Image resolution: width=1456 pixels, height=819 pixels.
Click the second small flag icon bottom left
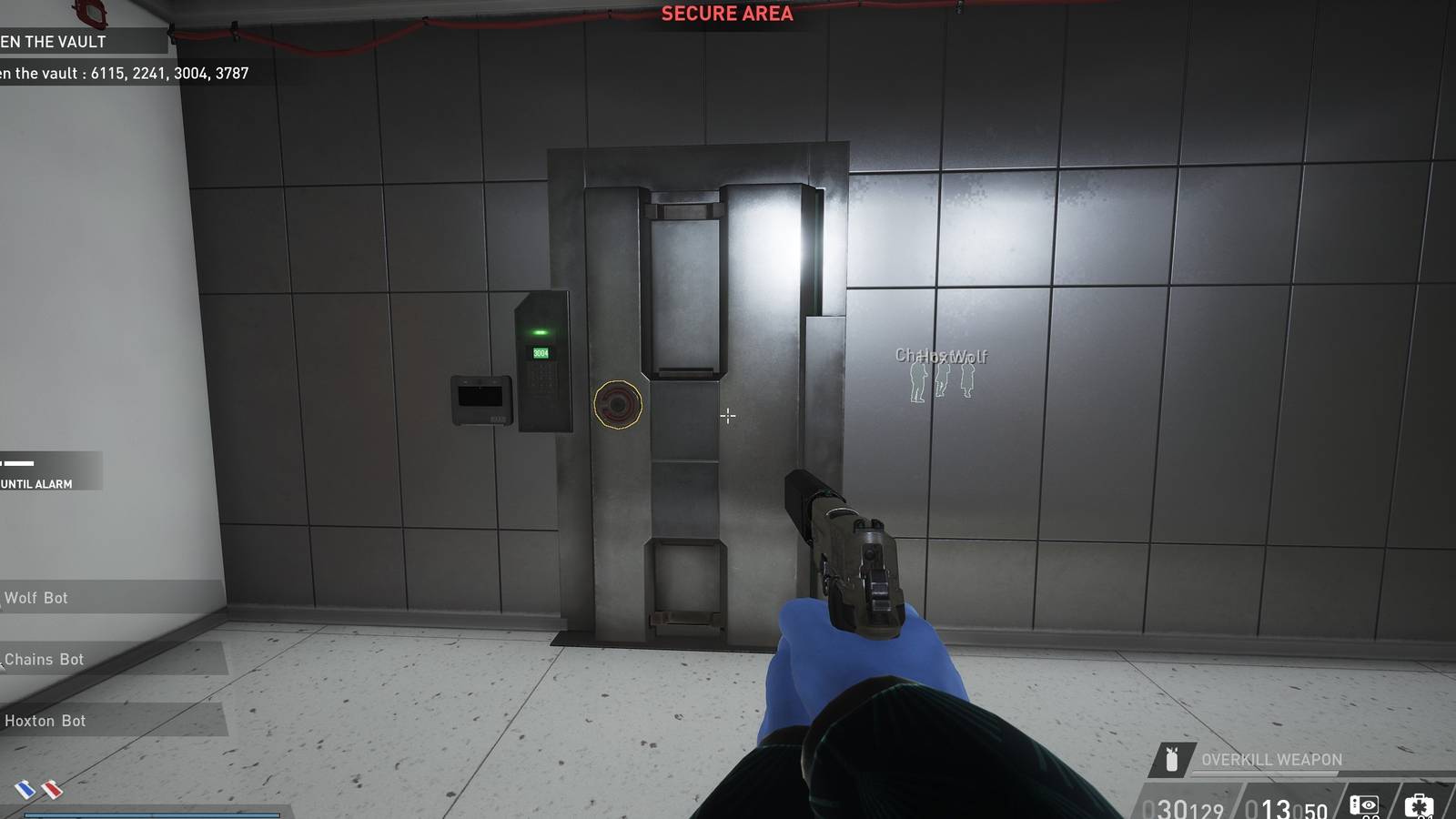(x=52, y=789)
